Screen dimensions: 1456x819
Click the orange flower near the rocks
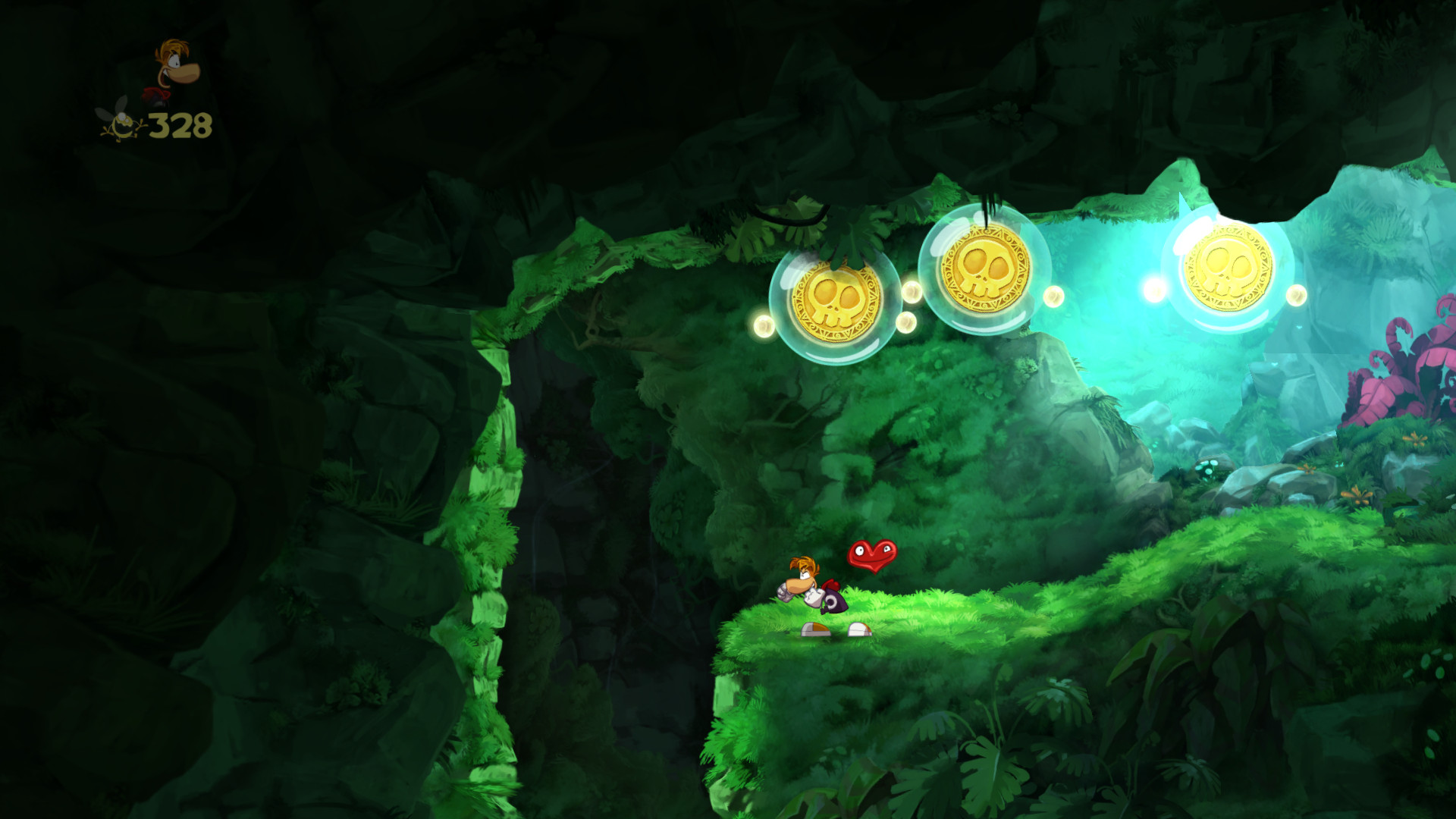(x=1358, y=494)
